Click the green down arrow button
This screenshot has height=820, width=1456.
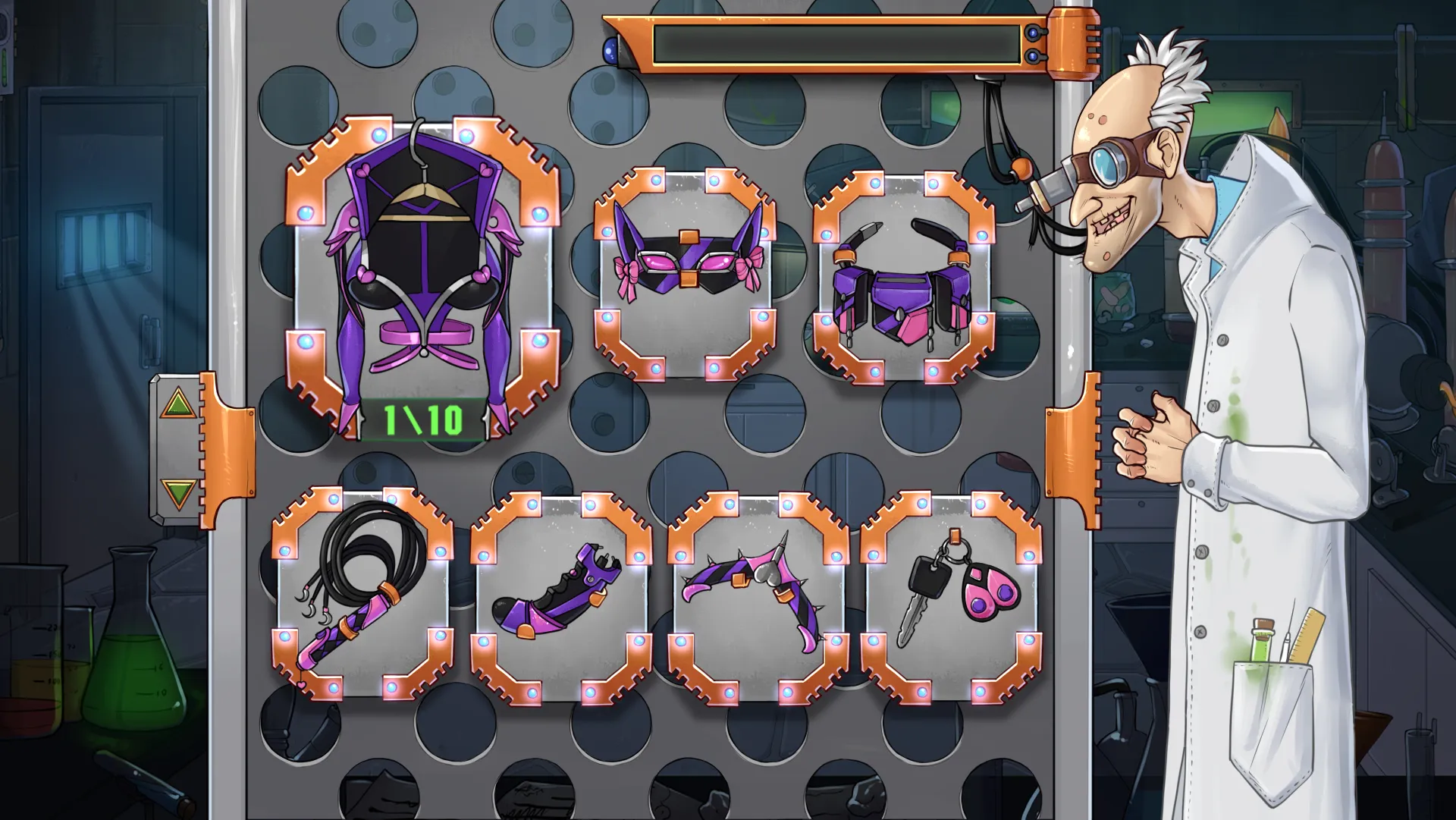coord(178,494)
